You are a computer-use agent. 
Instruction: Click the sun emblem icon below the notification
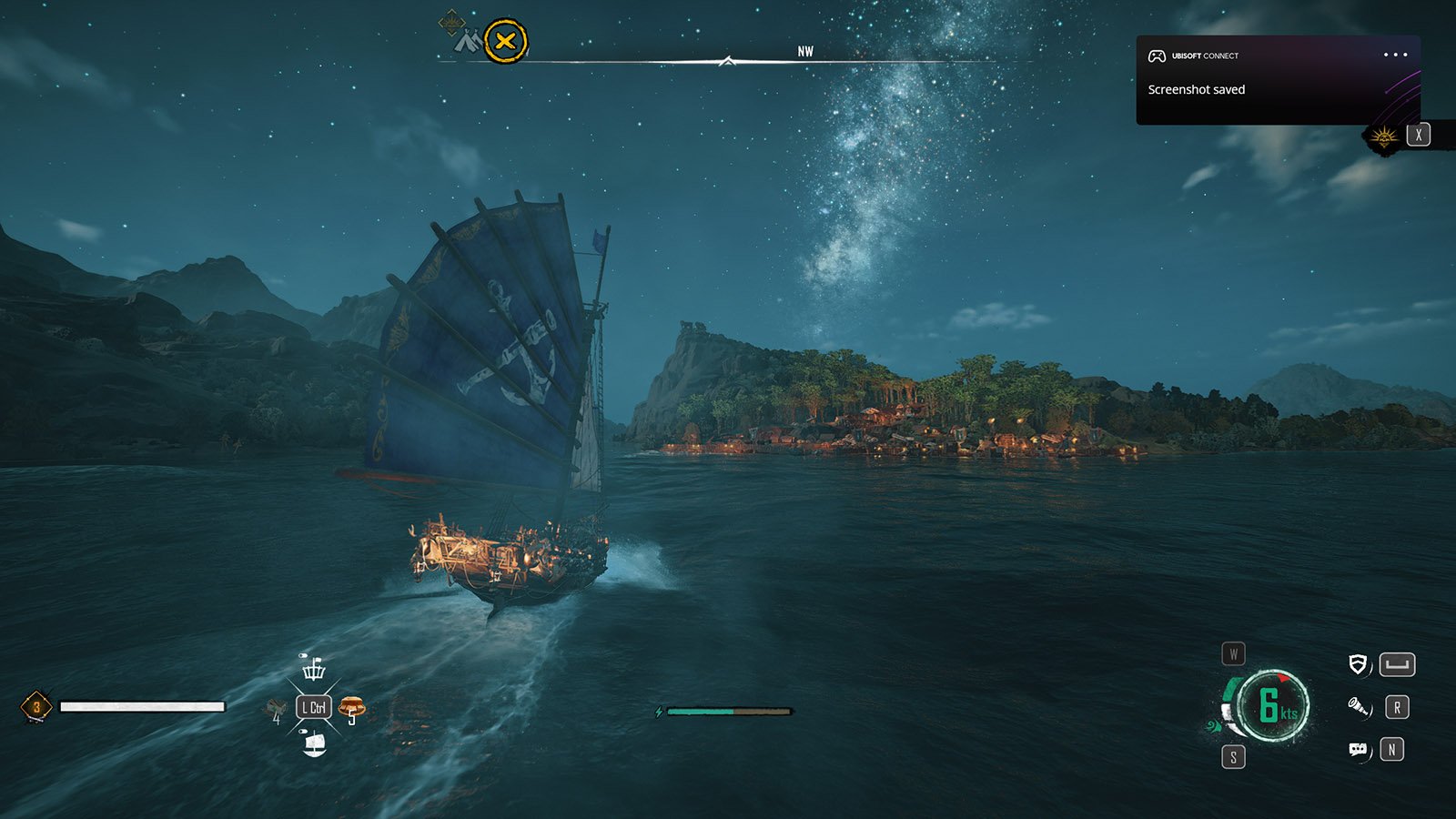(1384, 136)
